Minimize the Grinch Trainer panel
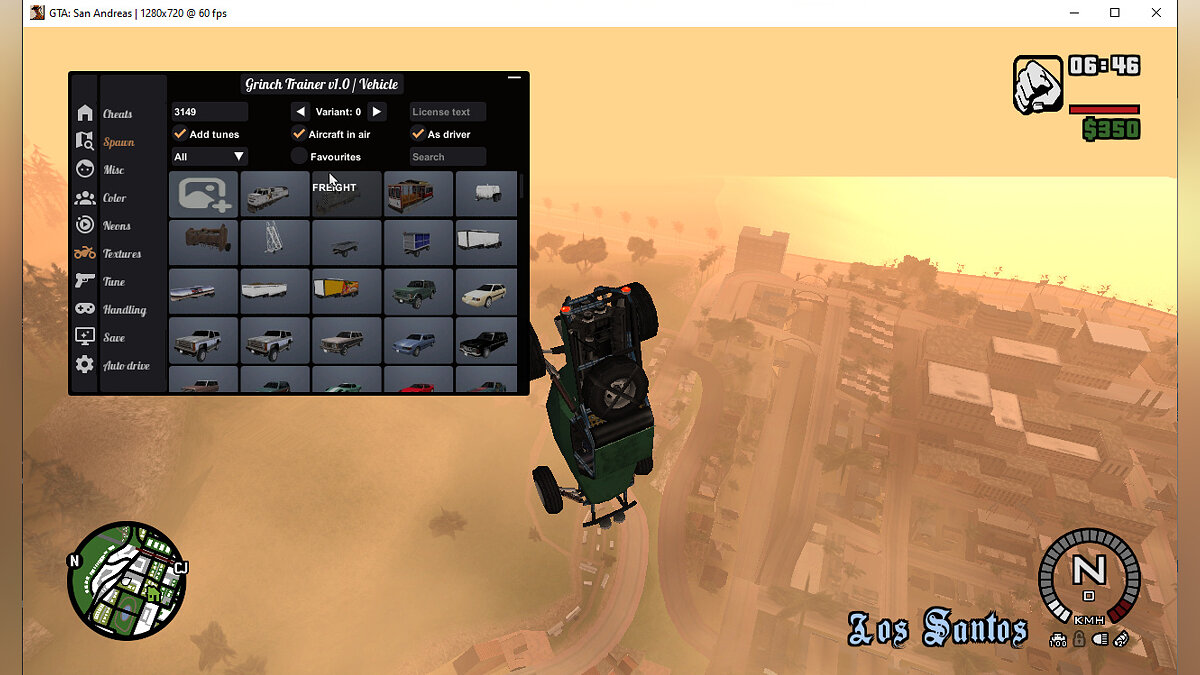Screen dimensions: 1200x675 (515, 77)
